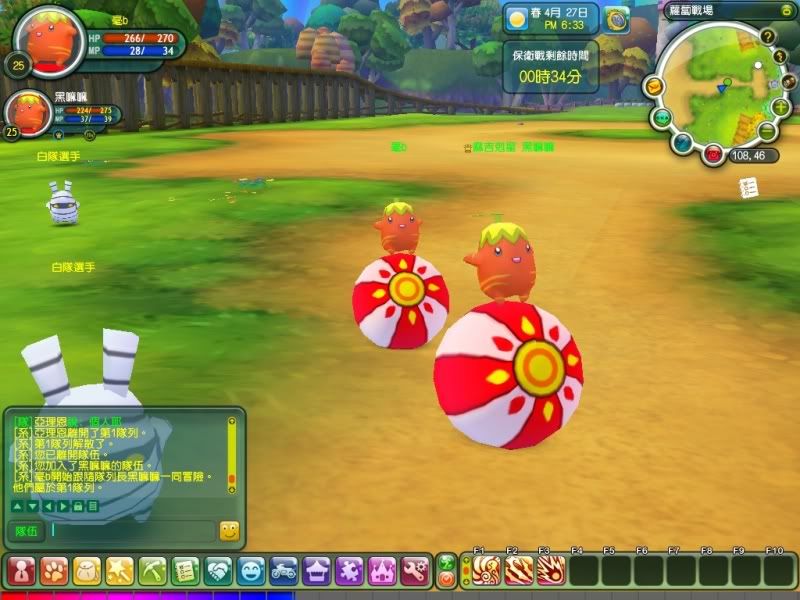Click the pickaxe gathering icon
800x600 pixels.
[152, 571]
